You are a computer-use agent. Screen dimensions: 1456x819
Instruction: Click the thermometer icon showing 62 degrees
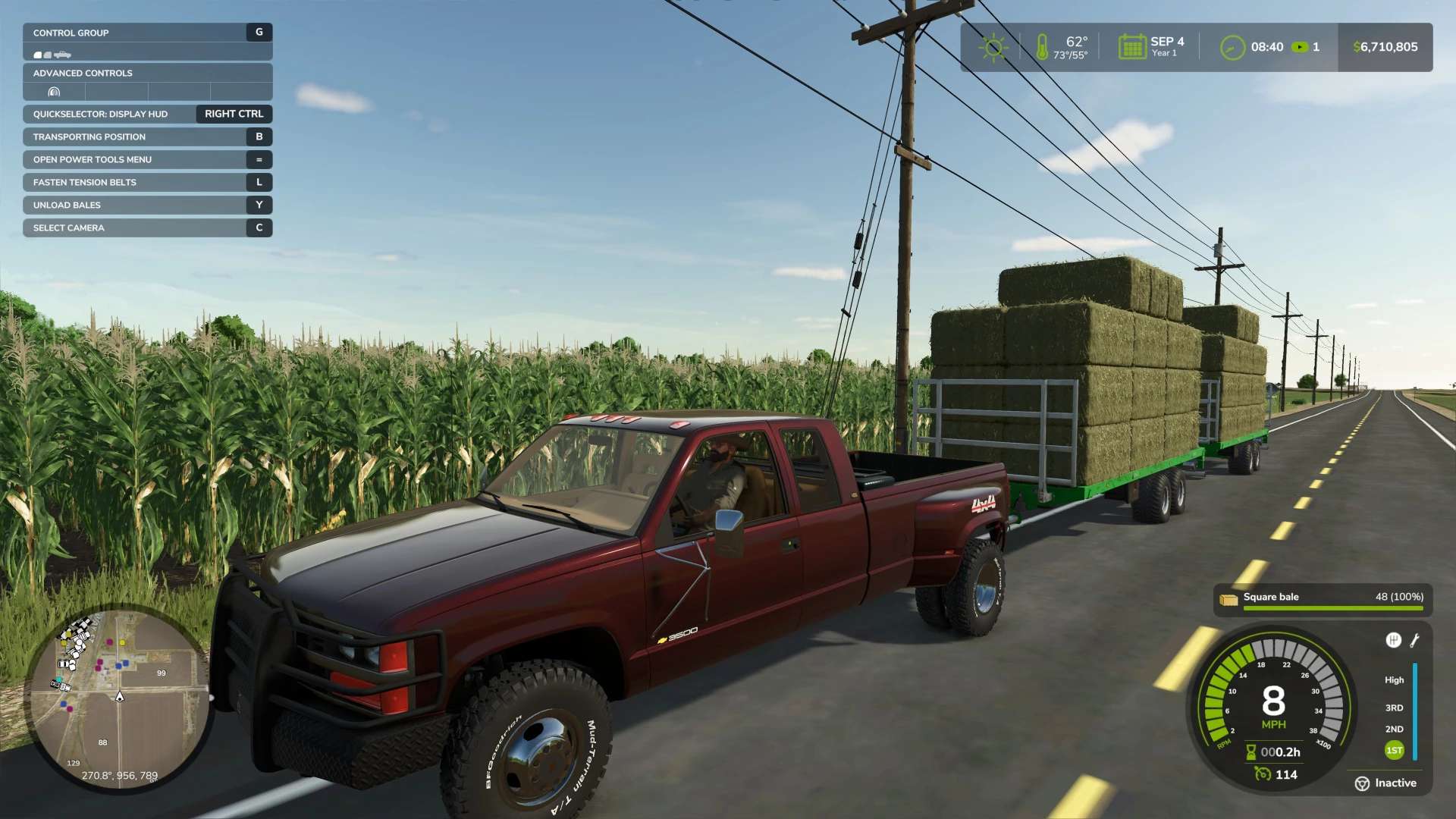[x=1042, y=45]
